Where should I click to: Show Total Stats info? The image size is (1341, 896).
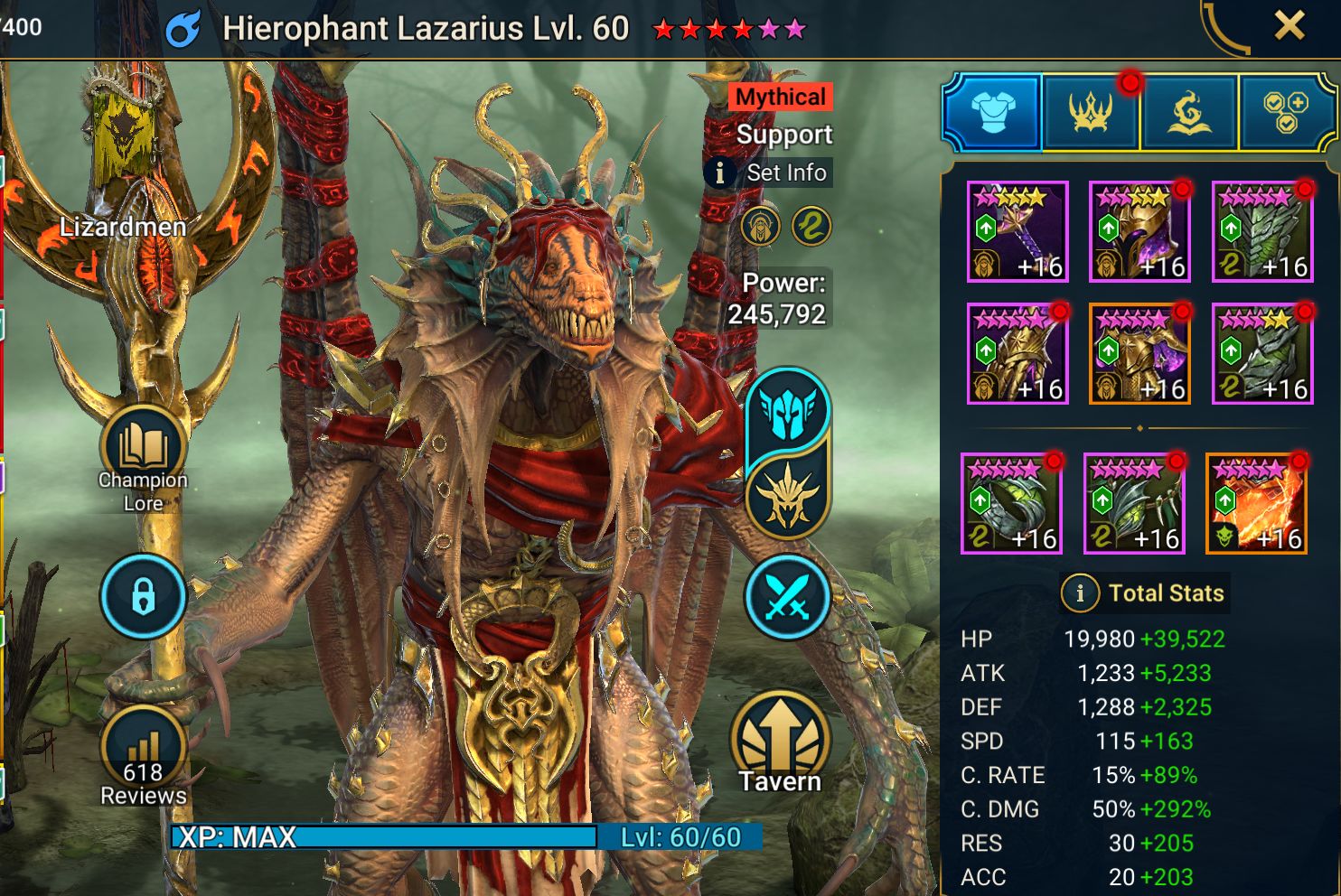click(x=1079, y=593)
